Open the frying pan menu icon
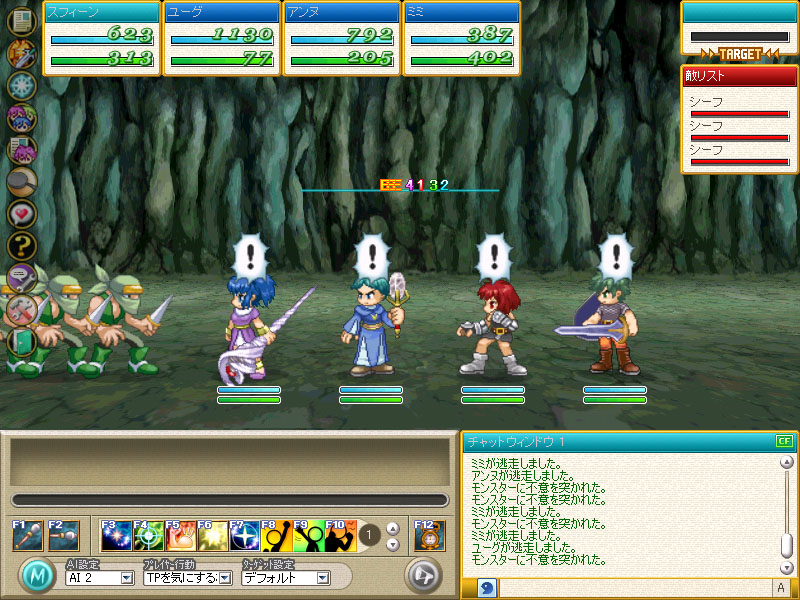 click(x=21, y=181)
